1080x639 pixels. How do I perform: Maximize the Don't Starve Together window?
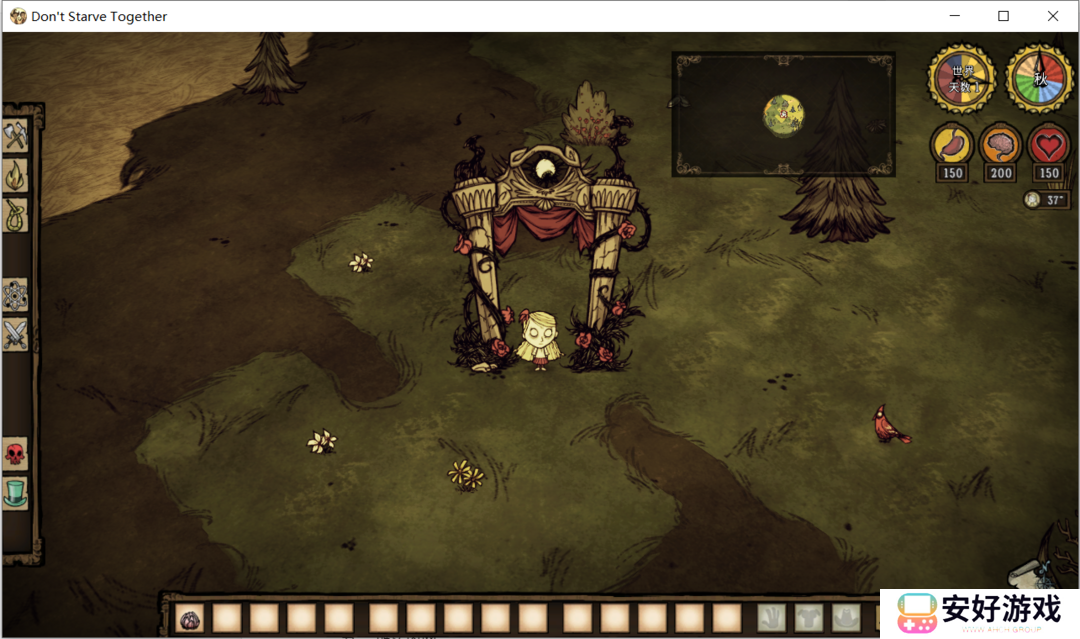[x=1003, y=16]
